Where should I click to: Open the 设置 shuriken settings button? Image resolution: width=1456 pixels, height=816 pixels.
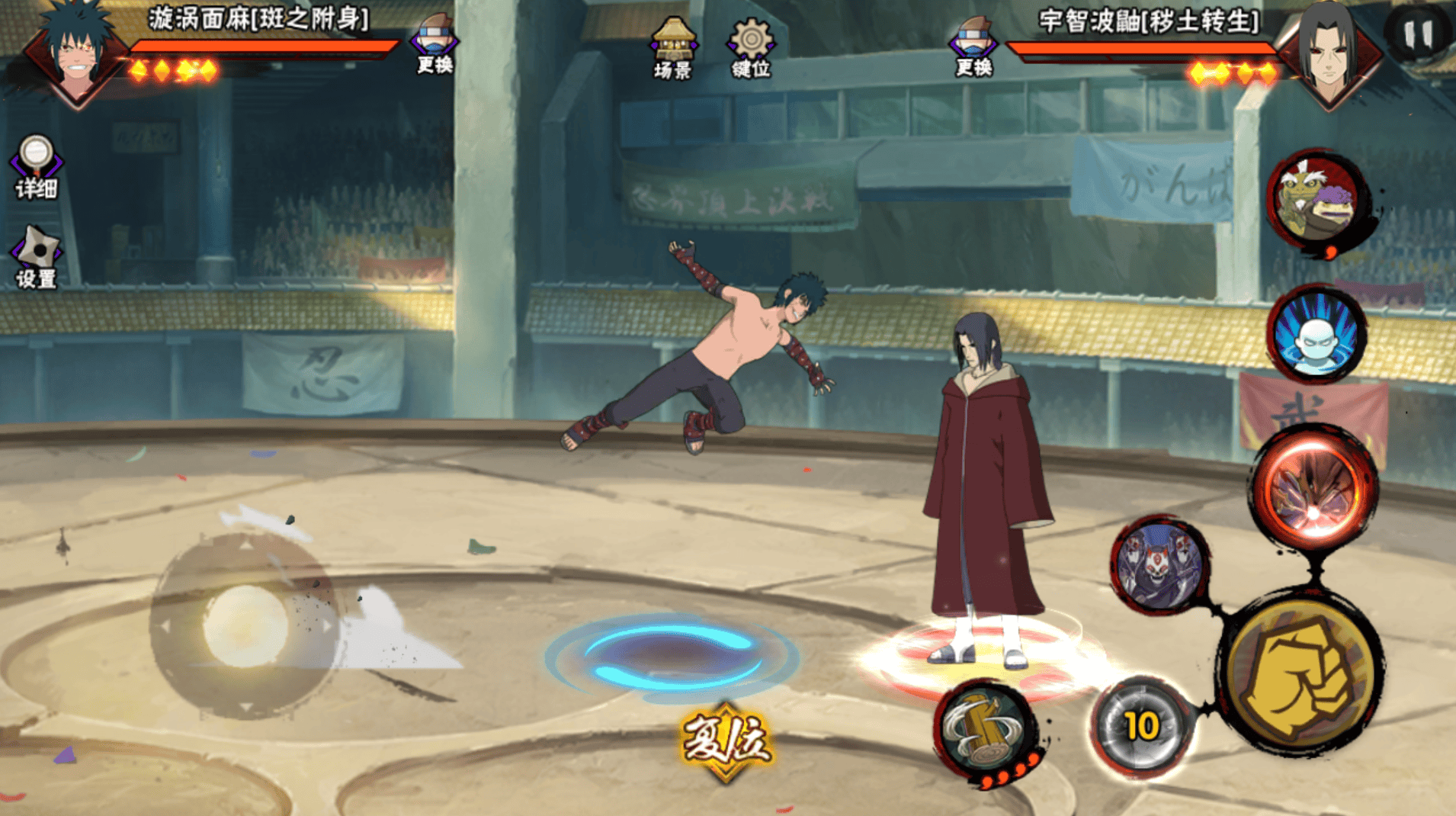36,257
